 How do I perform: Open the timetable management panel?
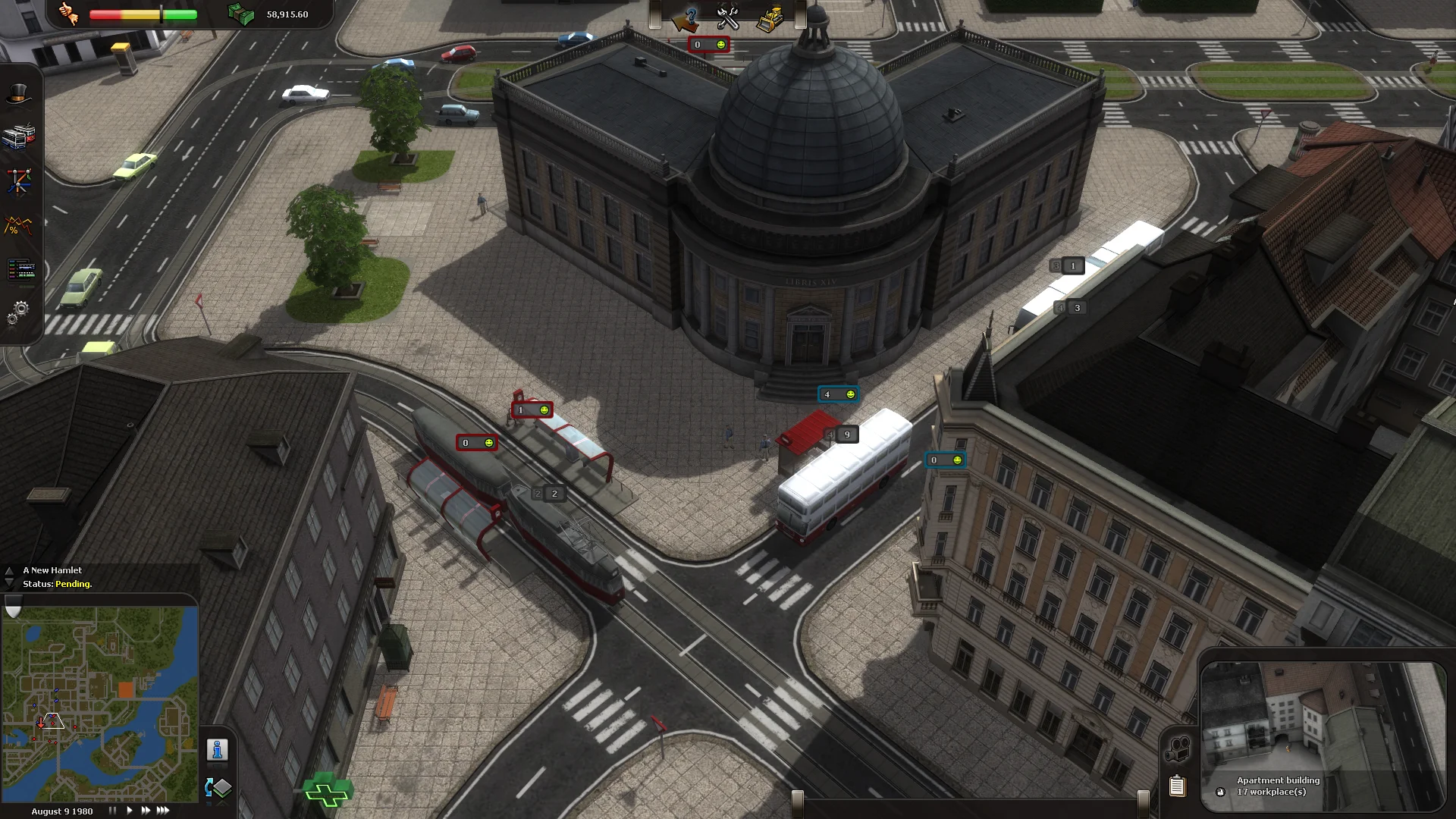tap(20, 271)
